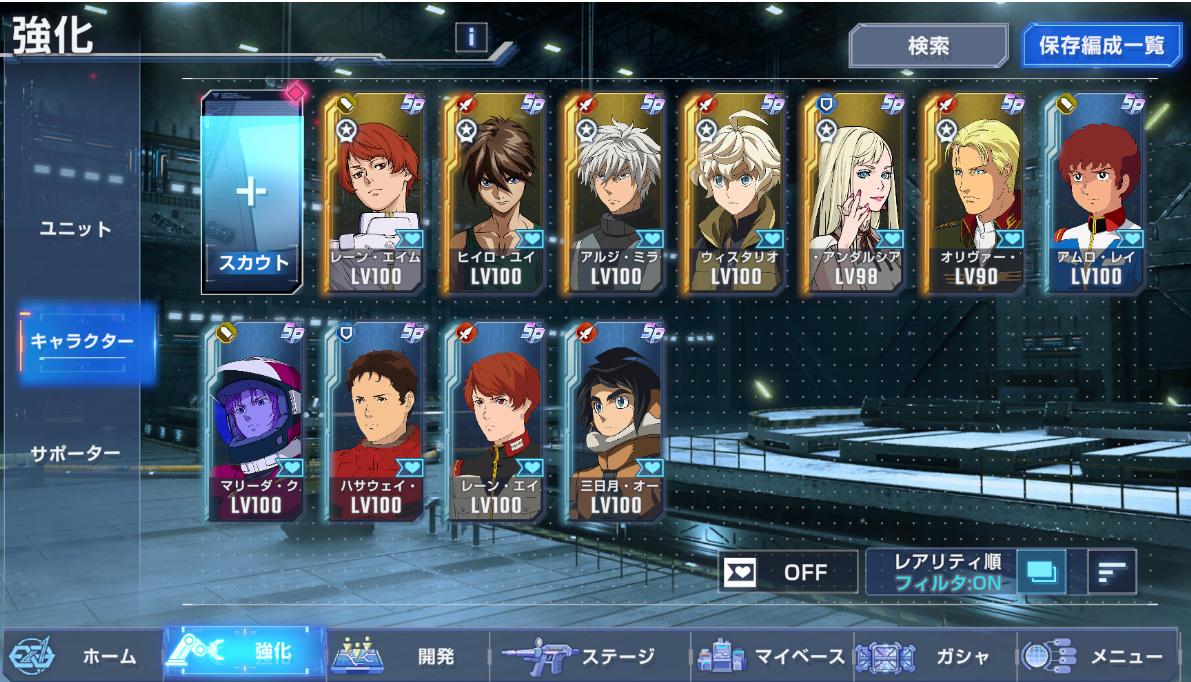Pick the アンダルシア LV98 character card
This screenshot has height=682, width=1191.
(855, 193)
